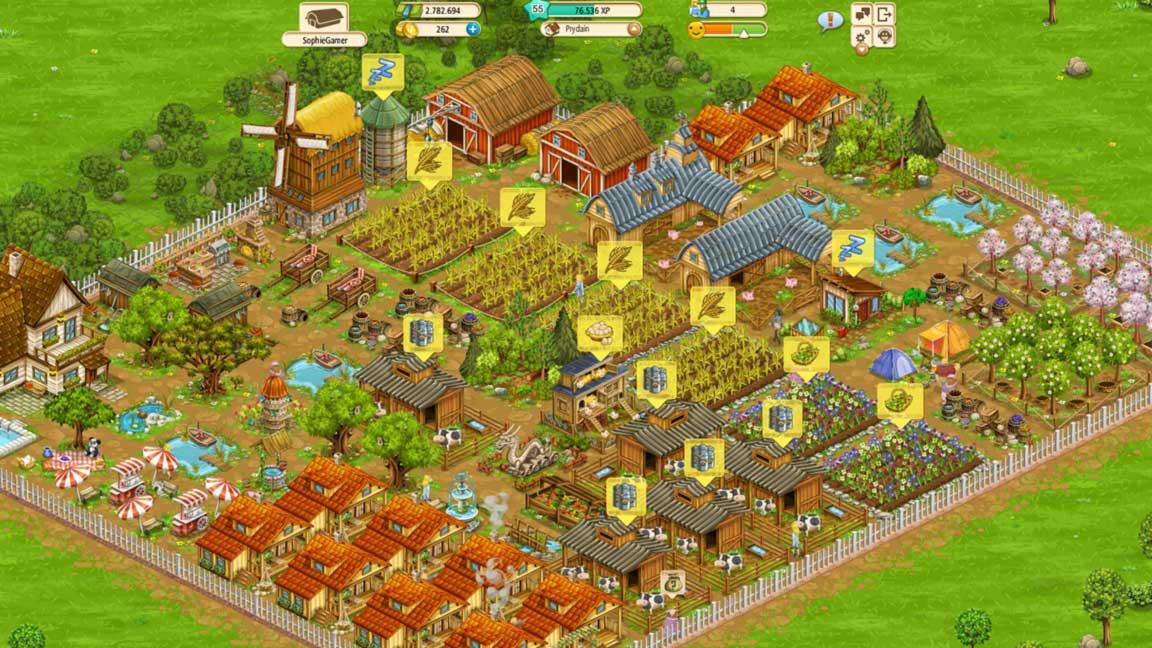Click the SophieGamer player name plate
This screenshot has width=1152, height=648.
323,40
